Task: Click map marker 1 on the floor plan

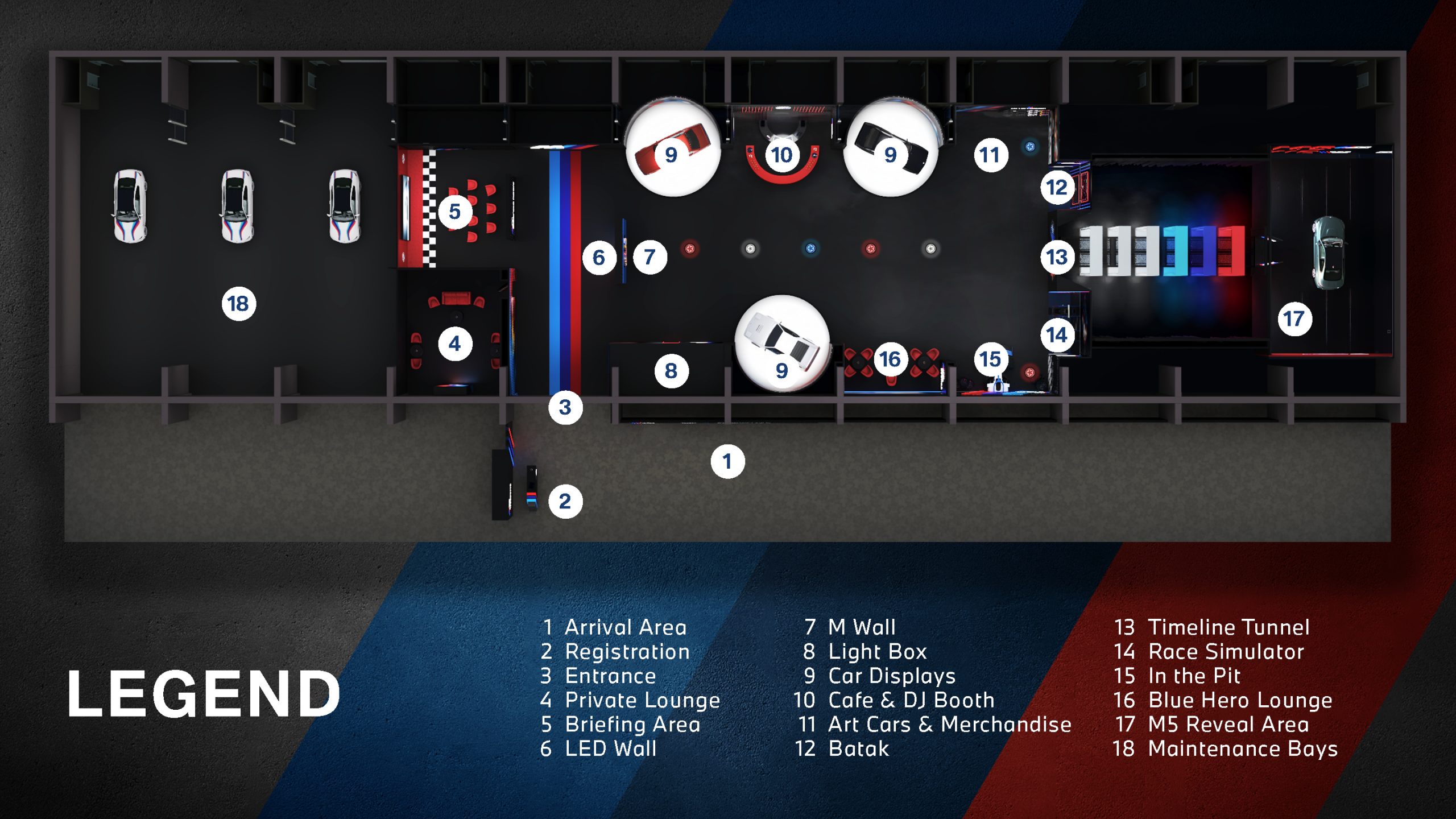Action: pyautogui.click(x=727, y=461)
